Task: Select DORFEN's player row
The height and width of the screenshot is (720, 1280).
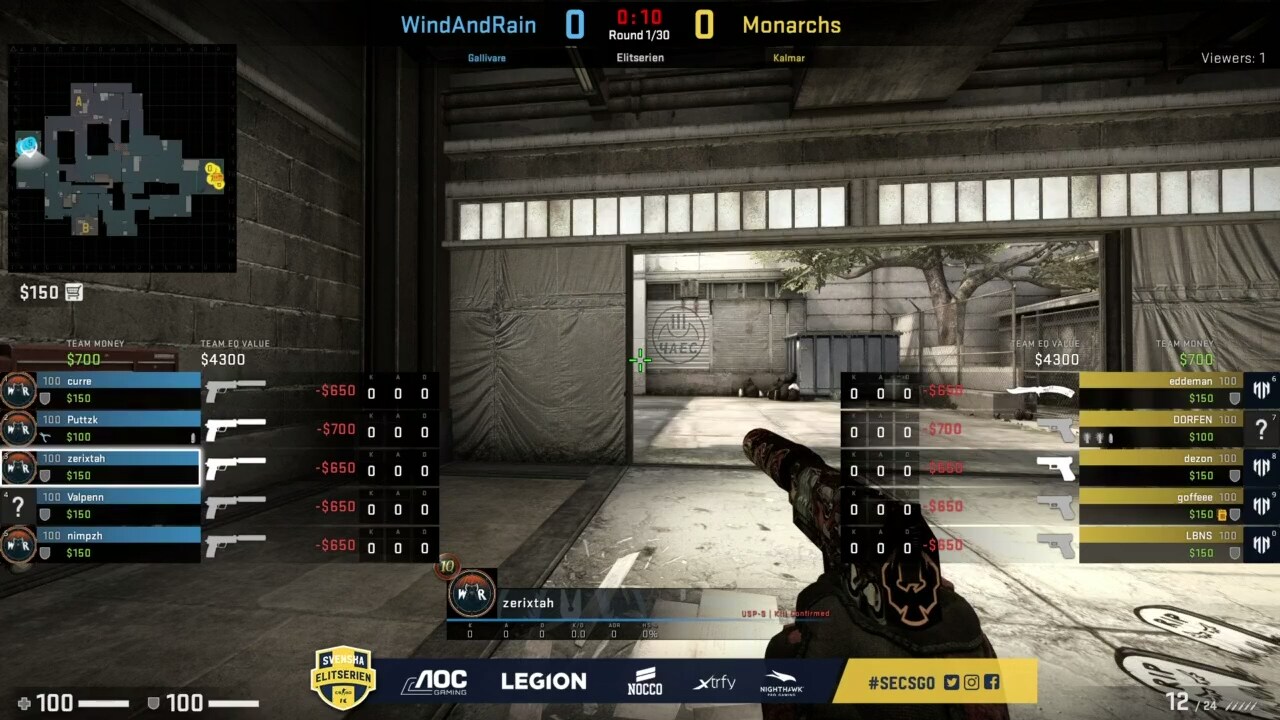Action: (1160, 428)
